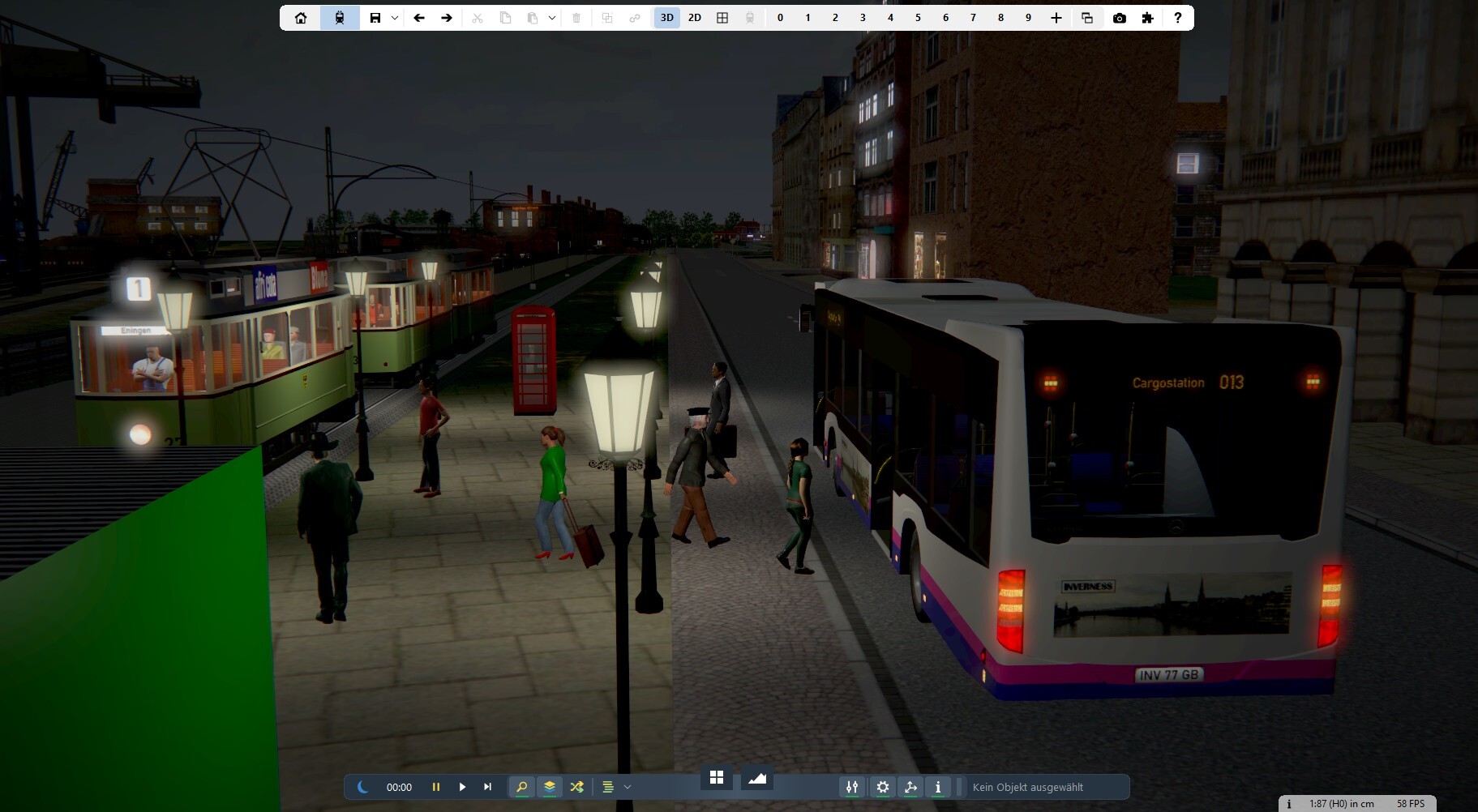1478x812 pixels.
Task: Select the 3D view mode
Action: (x=667, y=18)
